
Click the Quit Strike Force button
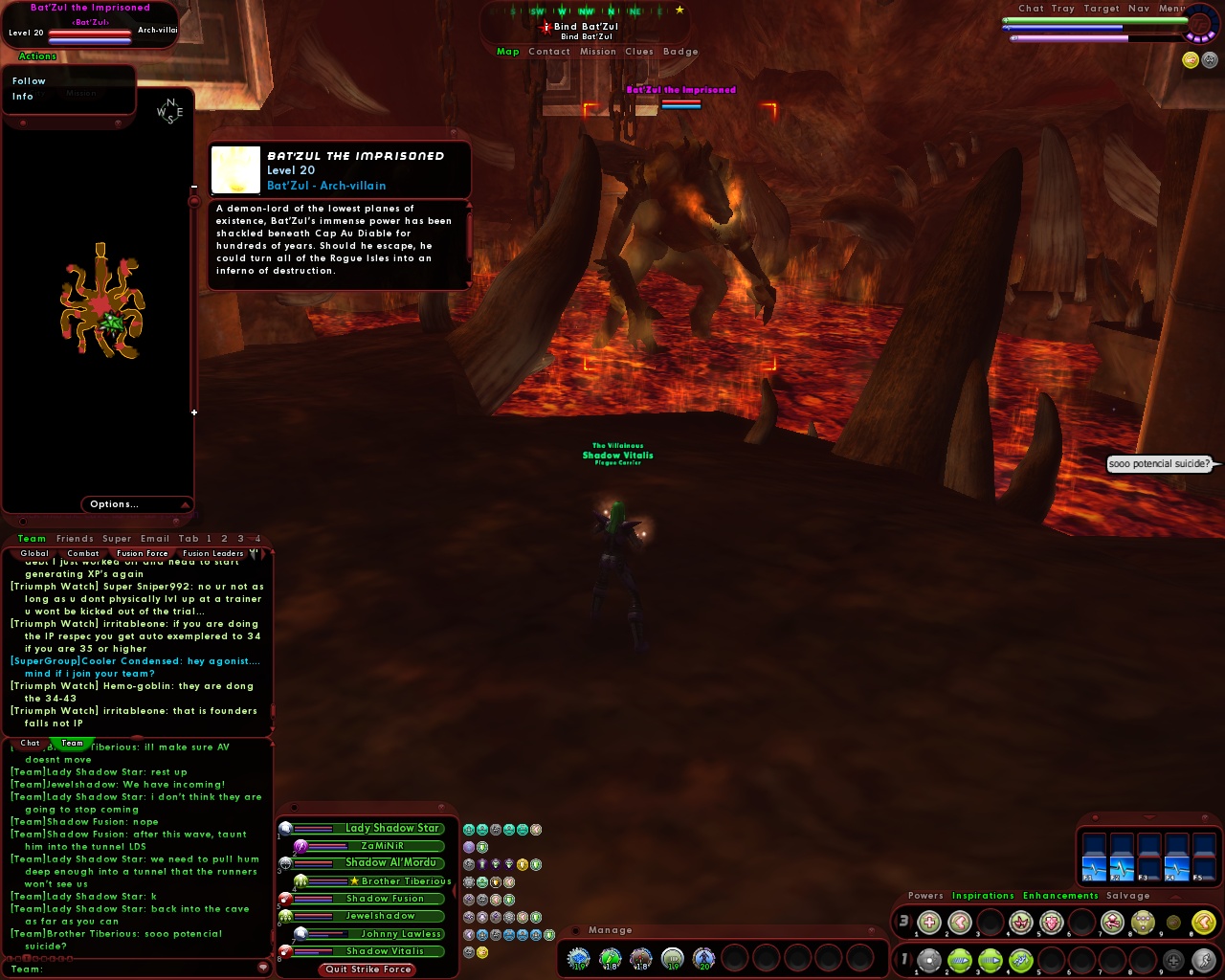pos(367,969)
